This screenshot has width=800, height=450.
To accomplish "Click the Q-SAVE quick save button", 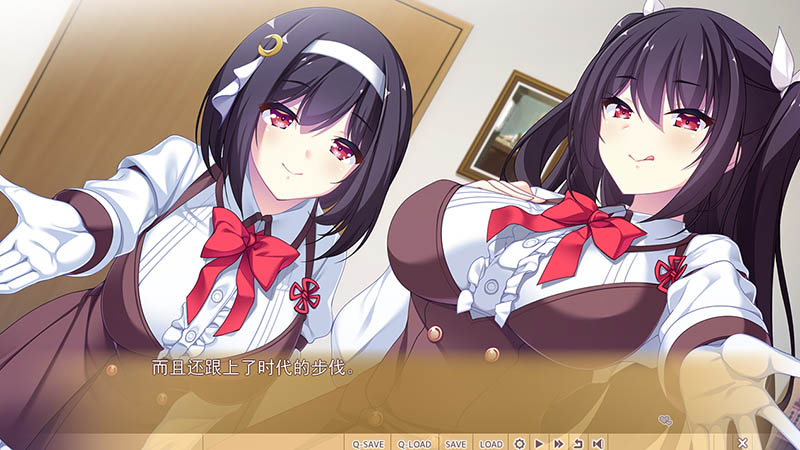I will click(368, 443).
